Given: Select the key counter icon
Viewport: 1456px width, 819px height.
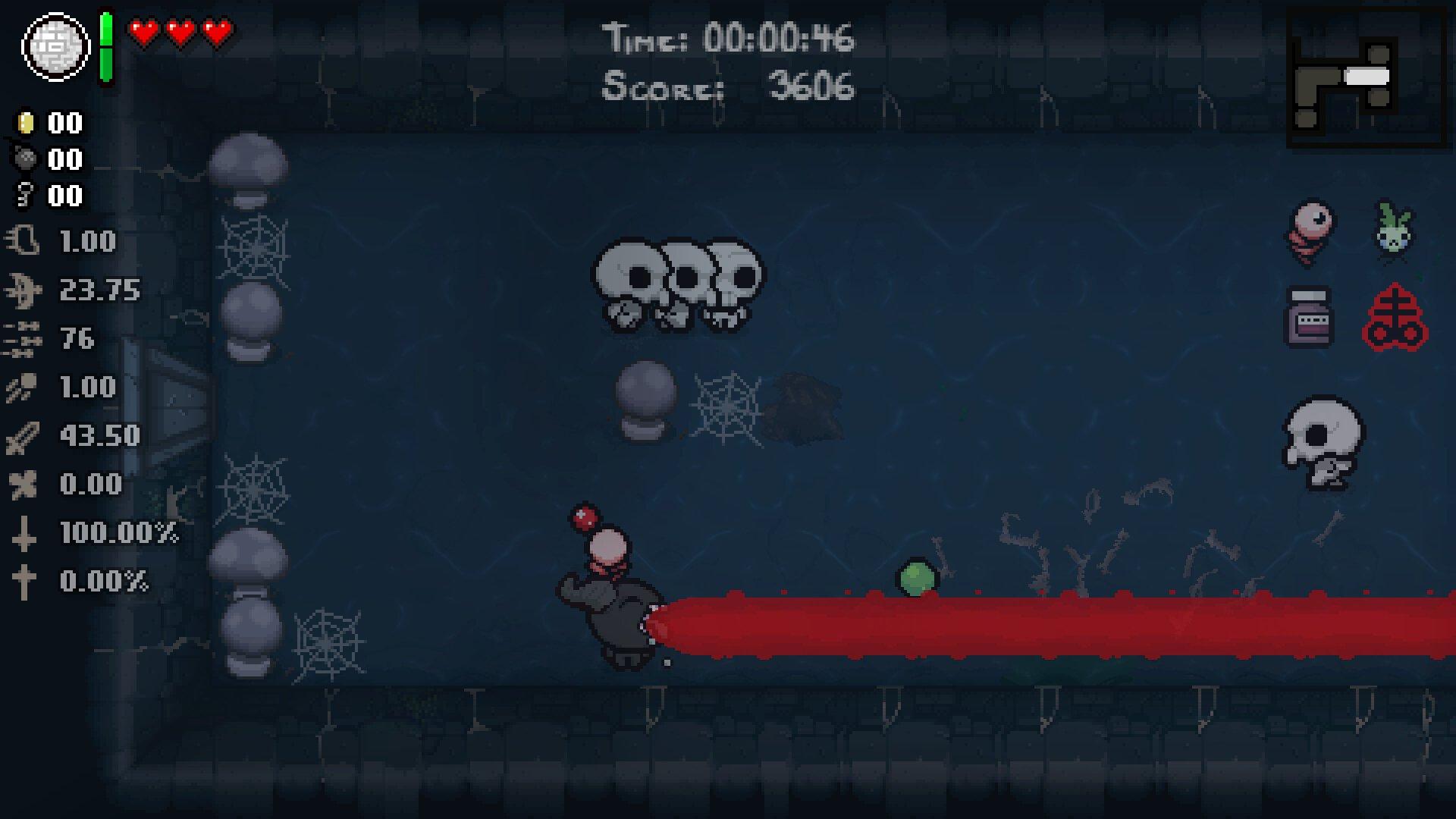Looking at the screenshot, I should pyautogui.click(x=25, y=196).
